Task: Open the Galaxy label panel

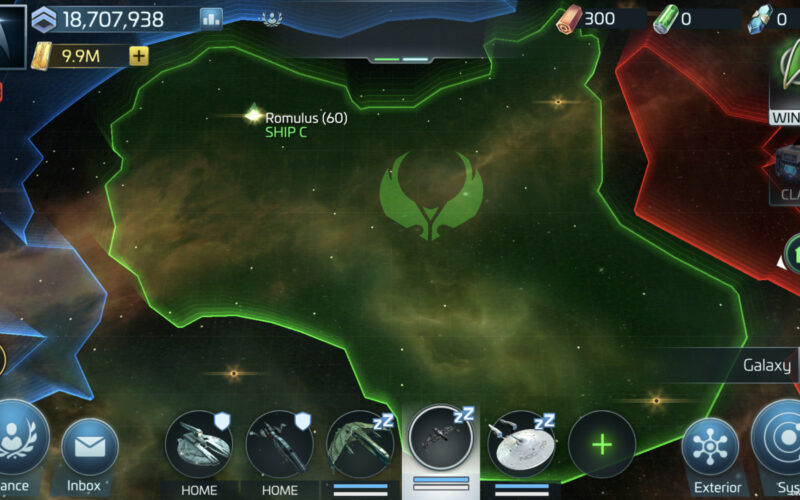Action: 768,366
